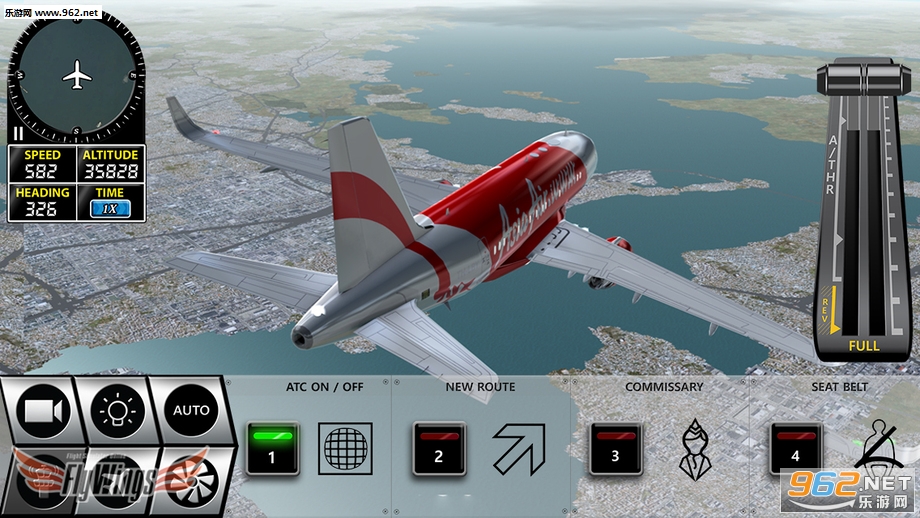The image size is (920, 518).
Task: Click the compass radar minimap
Action: (76, 75)
